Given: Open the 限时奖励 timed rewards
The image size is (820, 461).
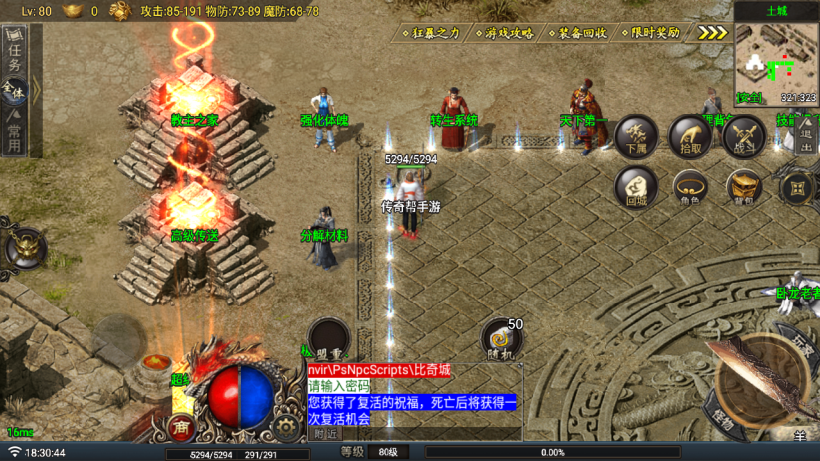Looking at the screenshot, I should (650, 32).
